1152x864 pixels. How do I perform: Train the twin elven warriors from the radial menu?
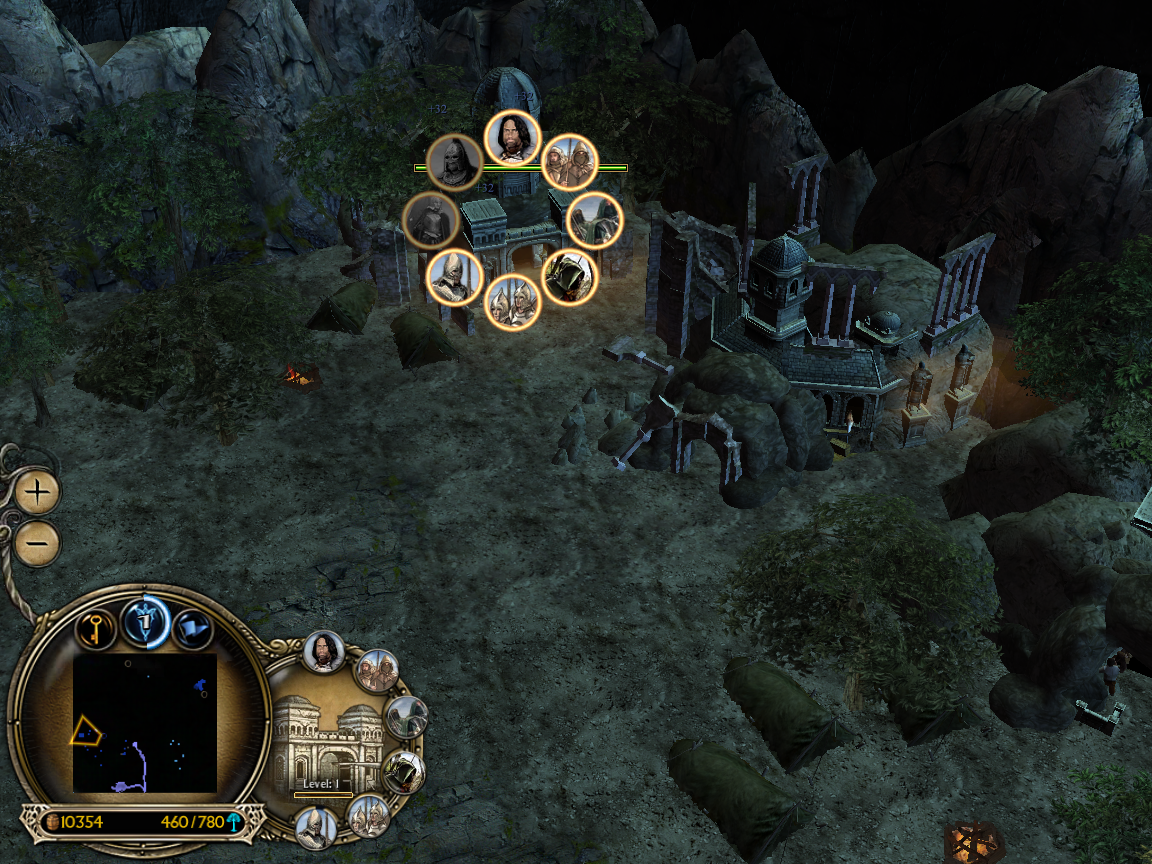(513, 302)
